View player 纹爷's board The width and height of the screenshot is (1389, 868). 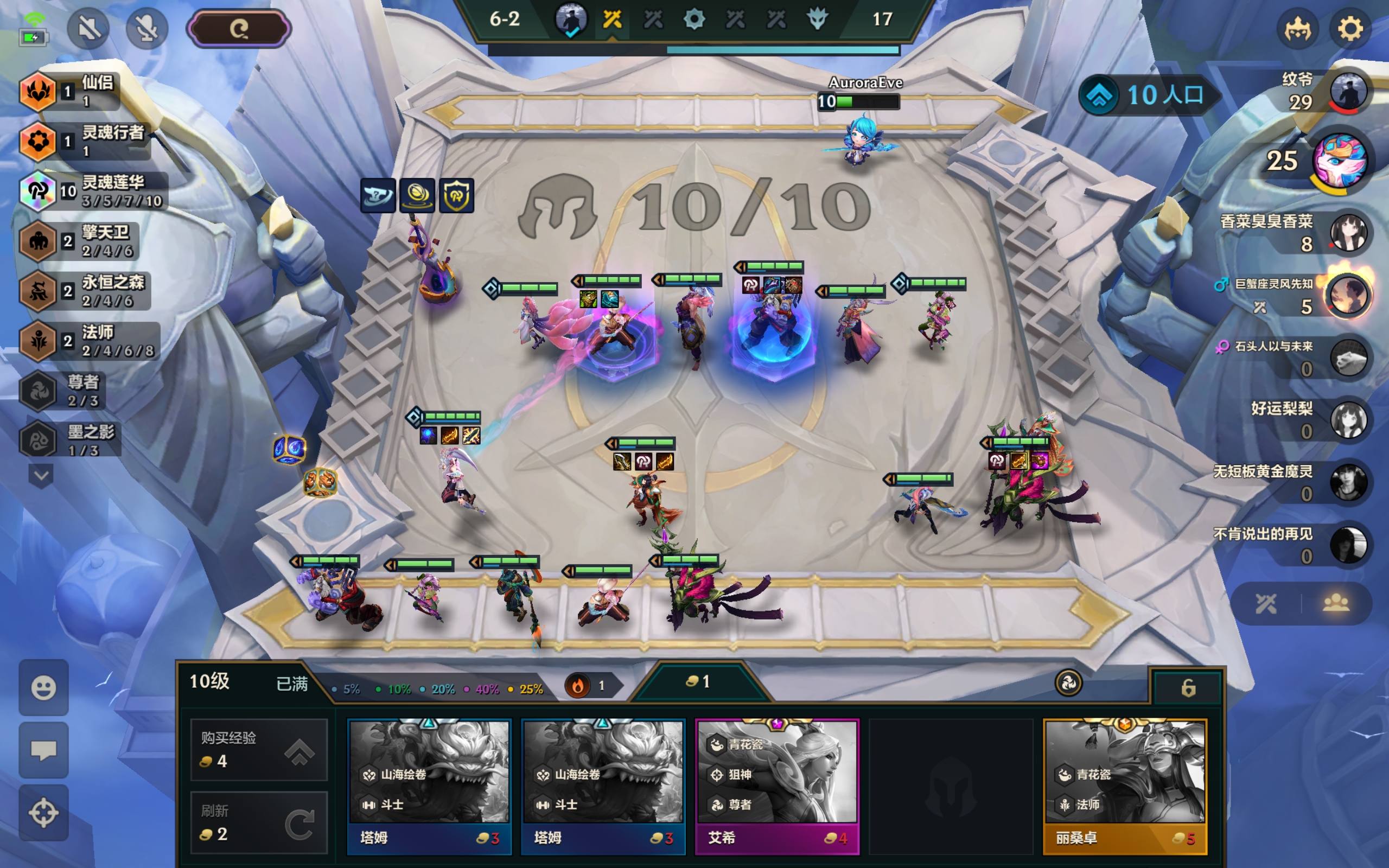point(1348,91)
